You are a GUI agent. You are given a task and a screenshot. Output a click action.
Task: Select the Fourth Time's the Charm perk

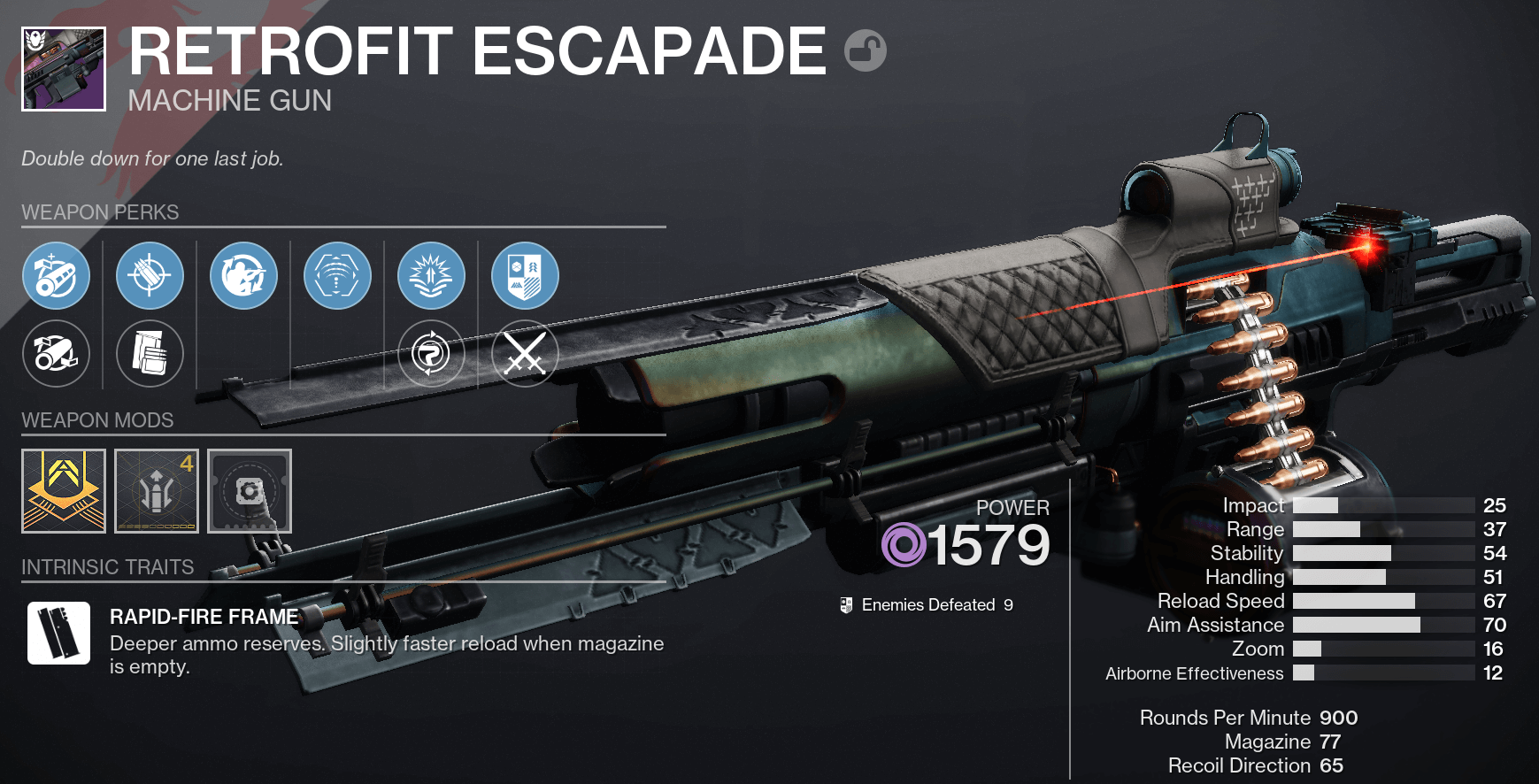click(x=243, y=275)
